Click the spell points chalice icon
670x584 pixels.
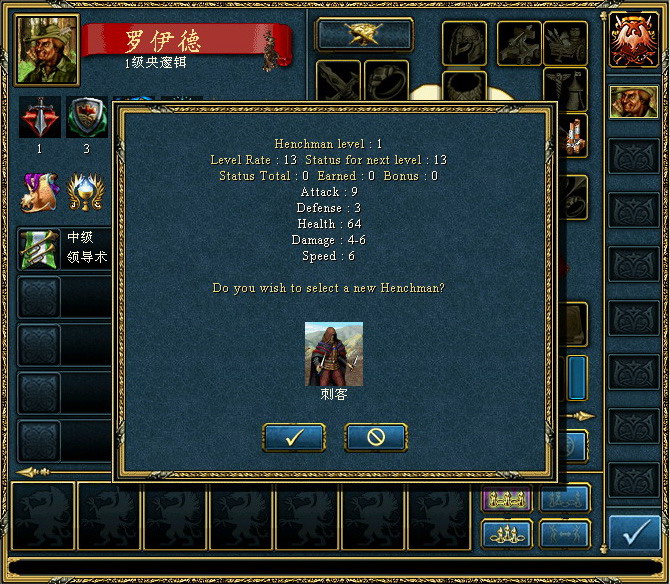86,190
